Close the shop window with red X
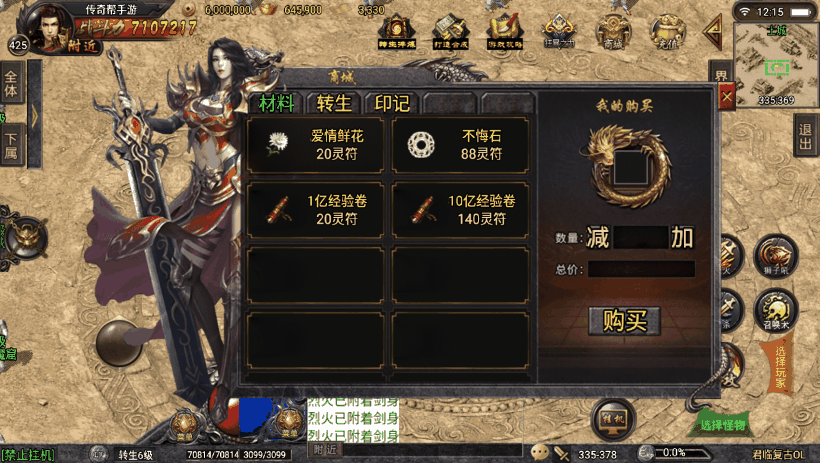 pos(727,95)
